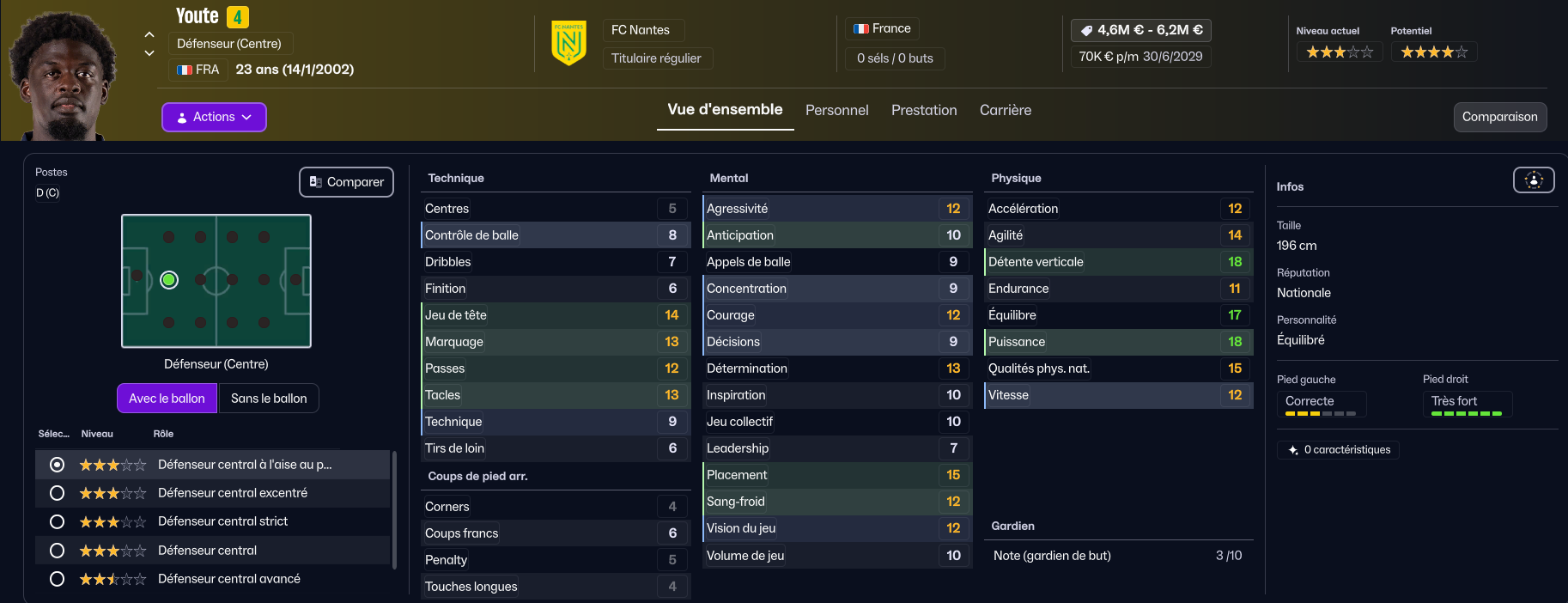1568x603 pixels.
Task: Open the Actions dropdown
Action: pos(214,117)
